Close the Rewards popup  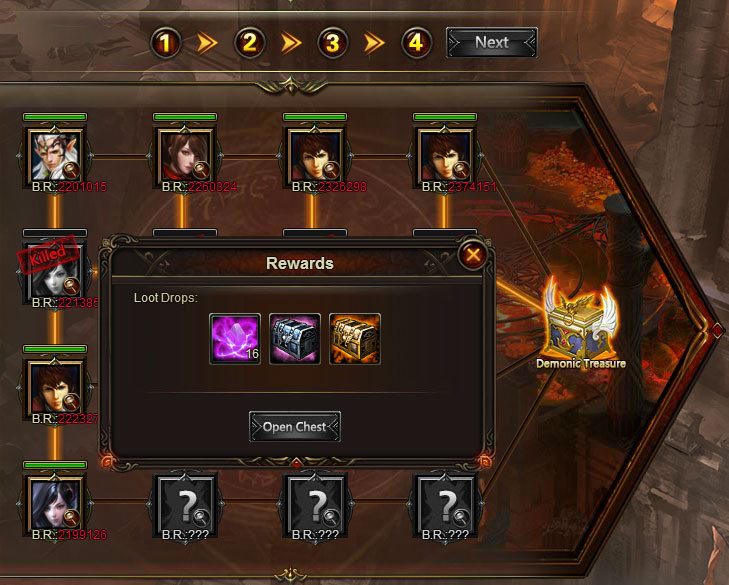point(473,255)
